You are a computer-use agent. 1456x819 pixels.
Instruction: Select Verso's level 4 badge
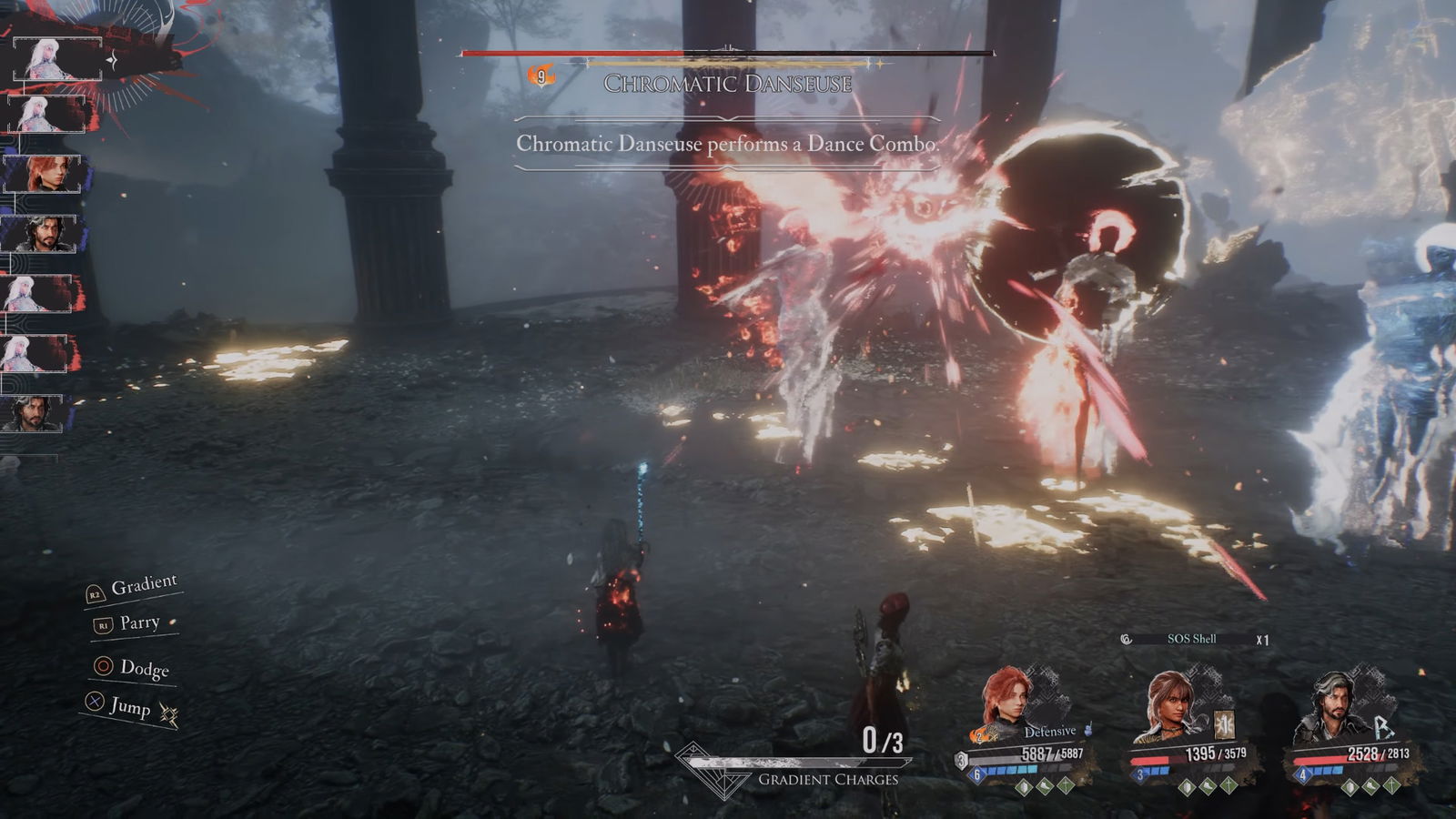[1303, 773]
